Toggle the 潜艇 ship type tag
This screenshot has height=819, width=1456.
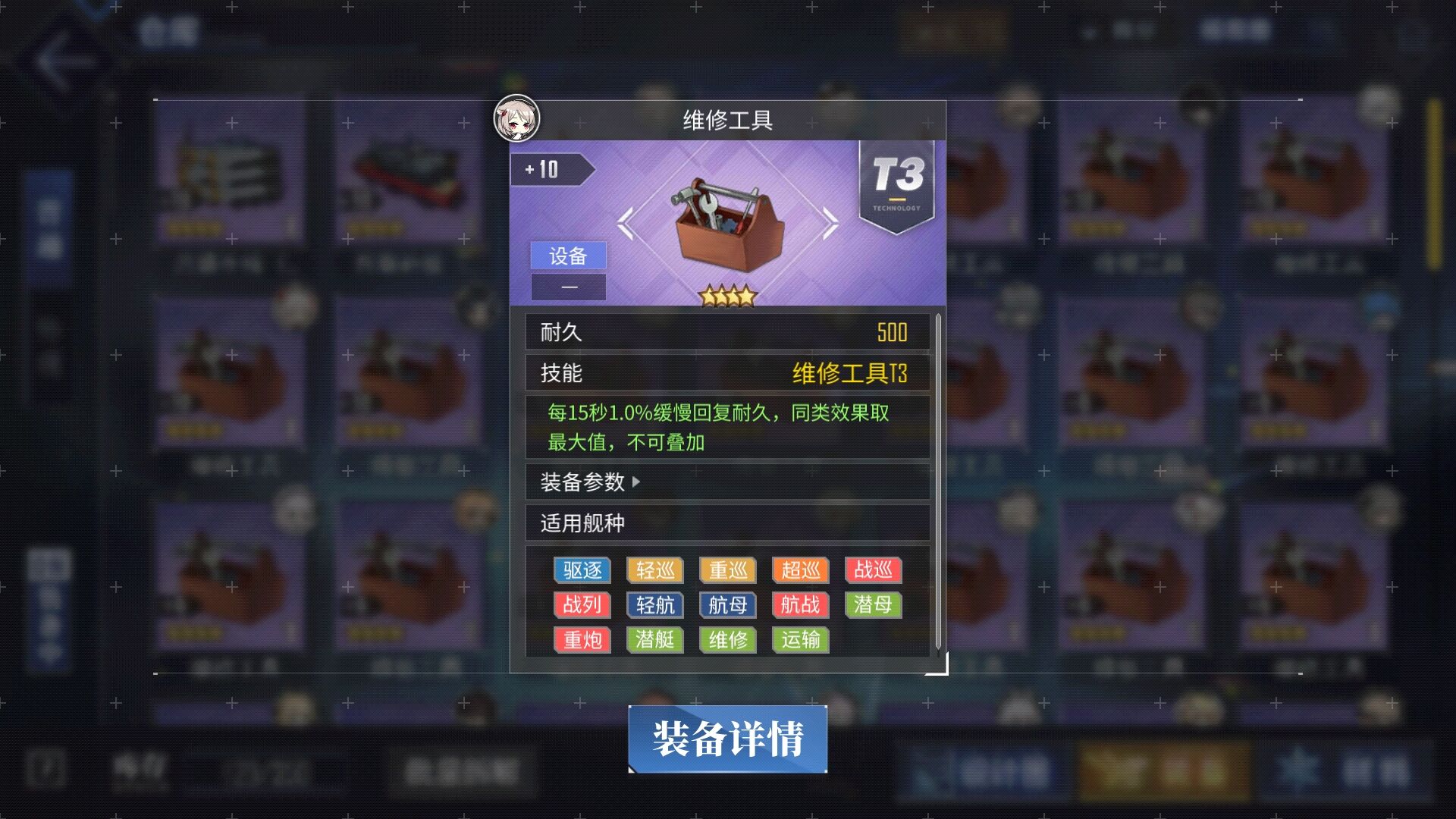pos(654,640)
